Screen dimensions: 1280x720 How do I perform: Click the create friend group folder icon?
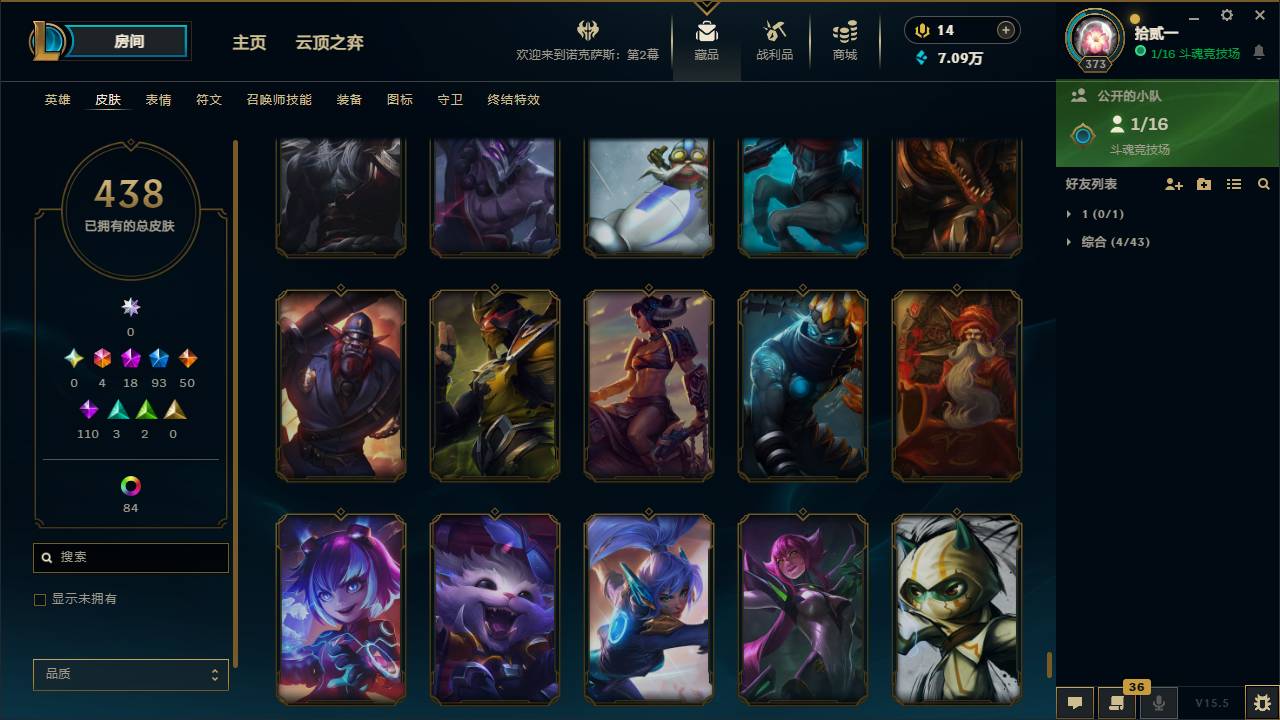(x=1203, y=184)
